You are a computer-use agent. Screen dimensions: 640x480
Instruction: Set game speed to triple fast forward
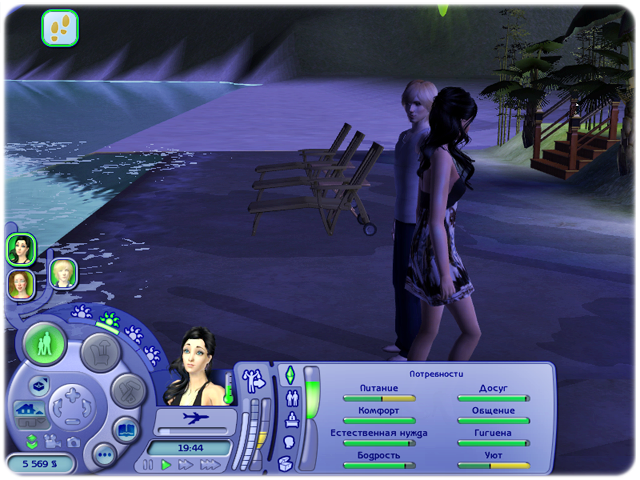coord(209,465)
